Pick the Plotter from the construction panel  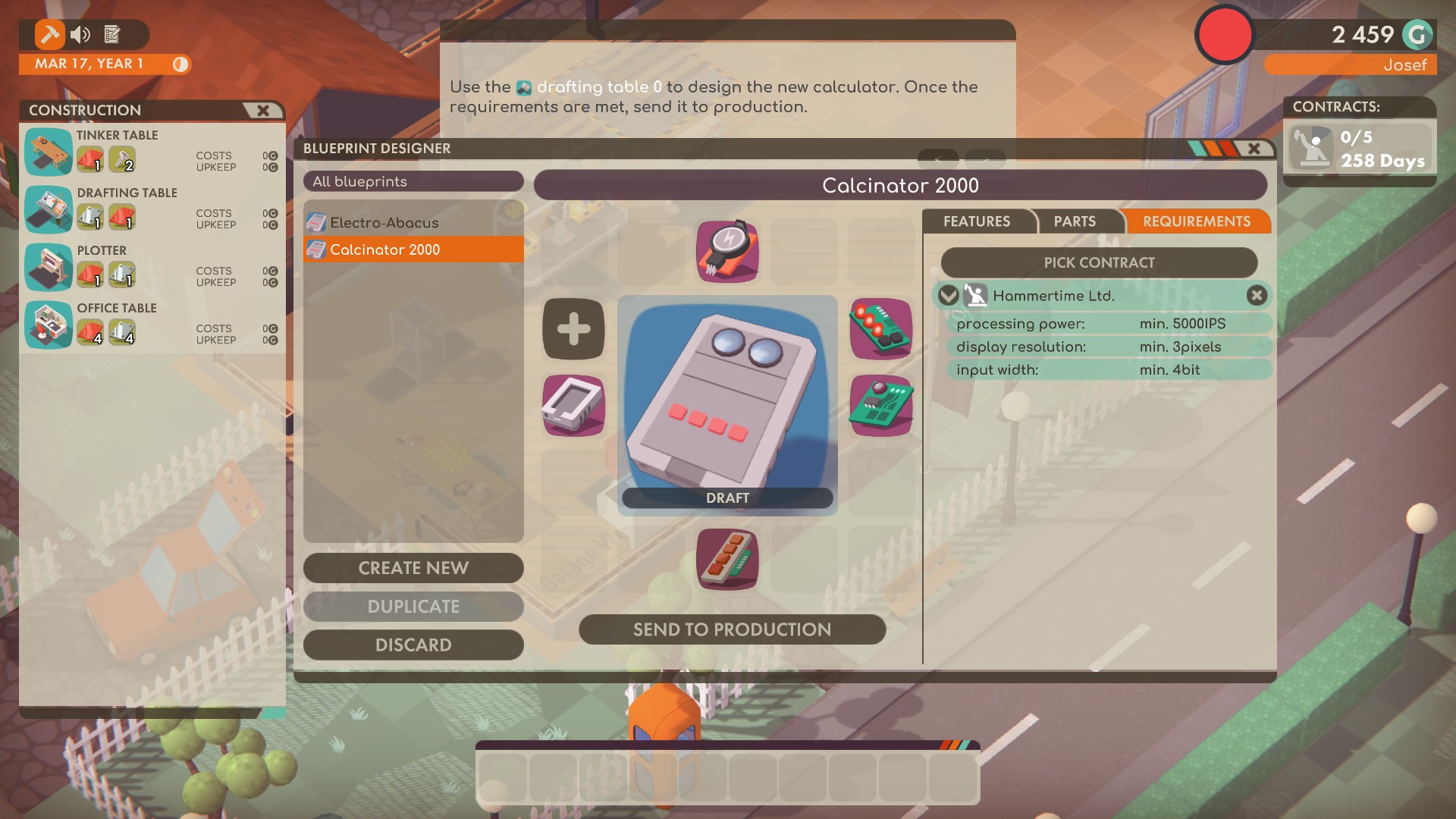[x=48, y=268]
